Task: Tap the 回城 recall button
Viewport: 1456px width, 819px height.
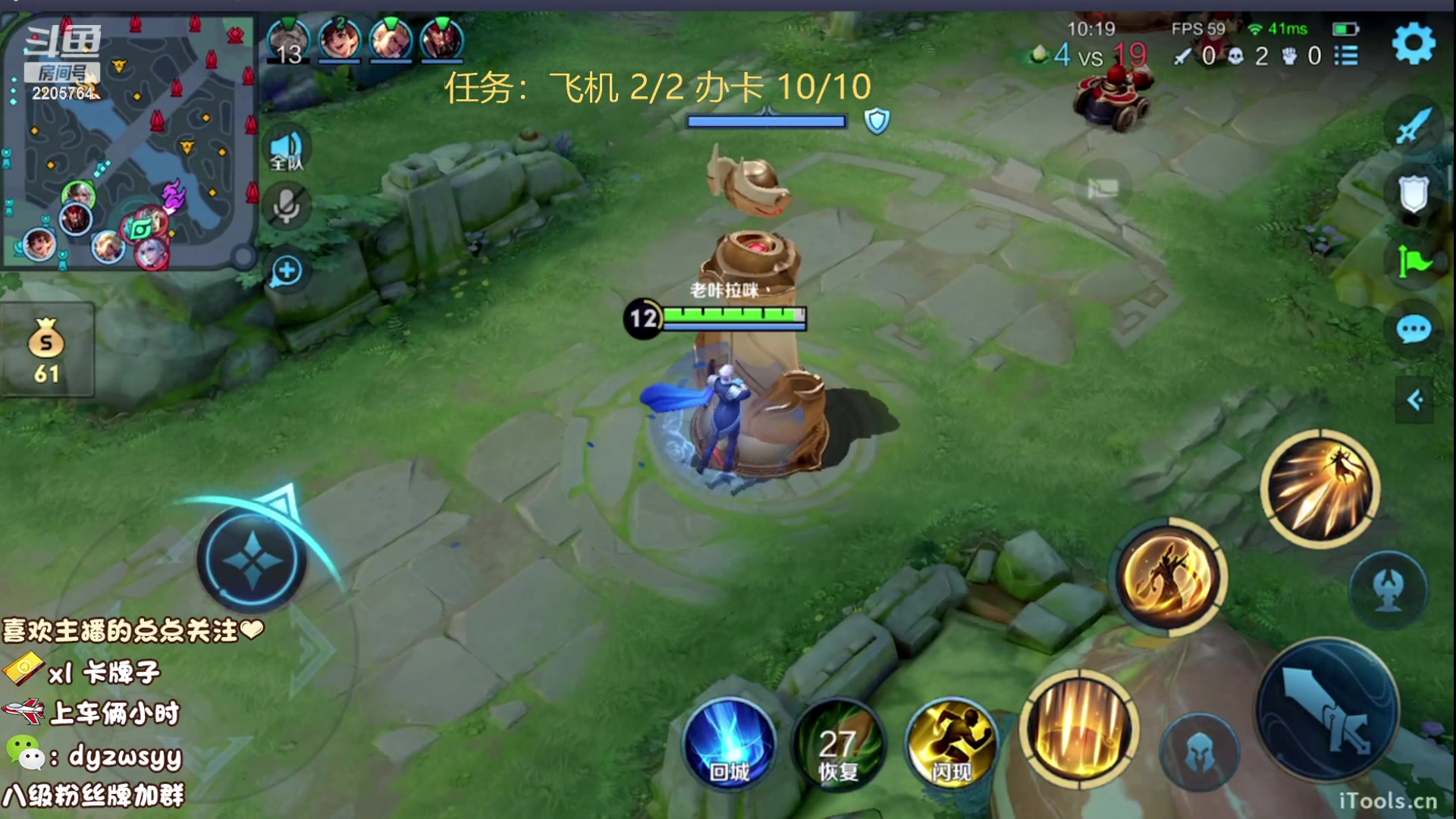Action: pos(730,744)
